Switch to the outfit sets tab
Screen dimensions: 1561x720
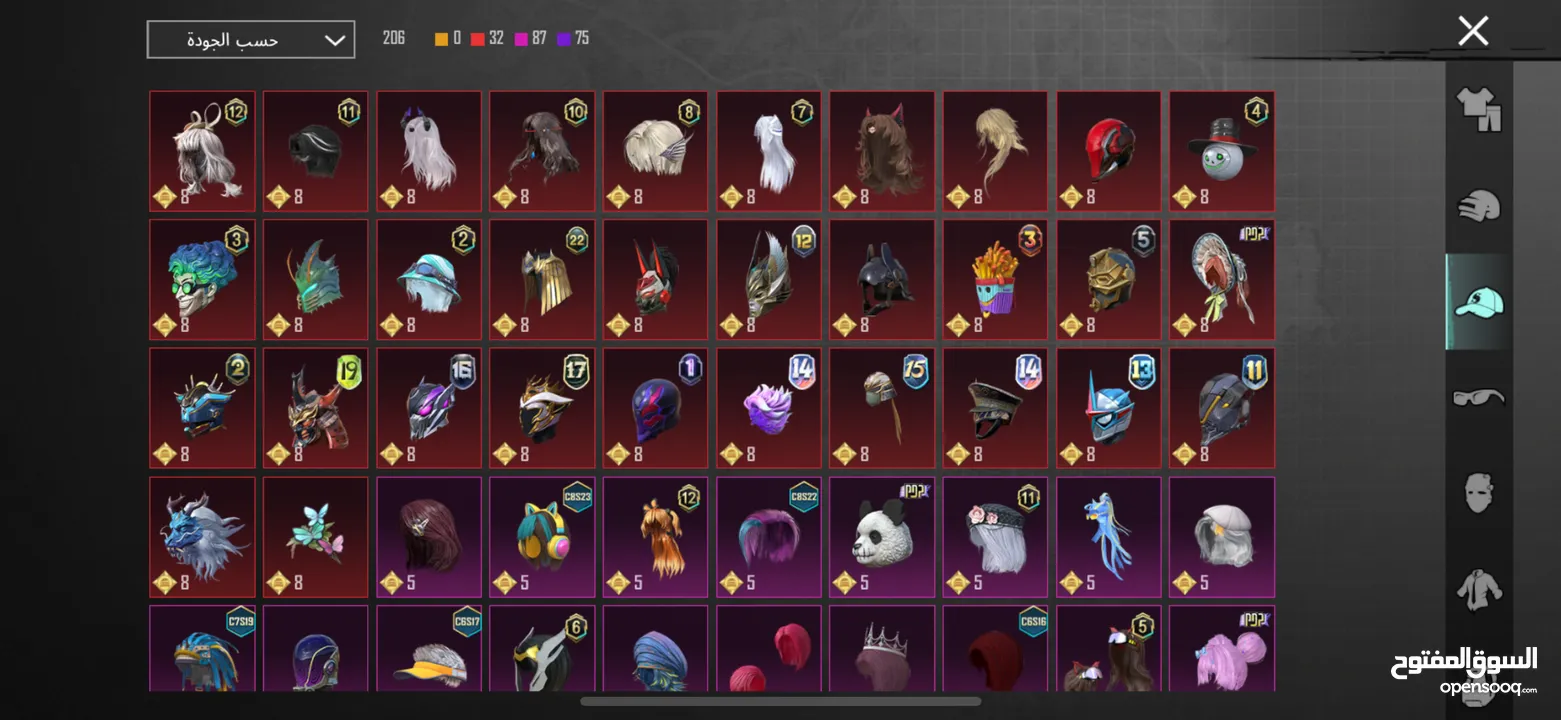click(x=1478, y=109)
